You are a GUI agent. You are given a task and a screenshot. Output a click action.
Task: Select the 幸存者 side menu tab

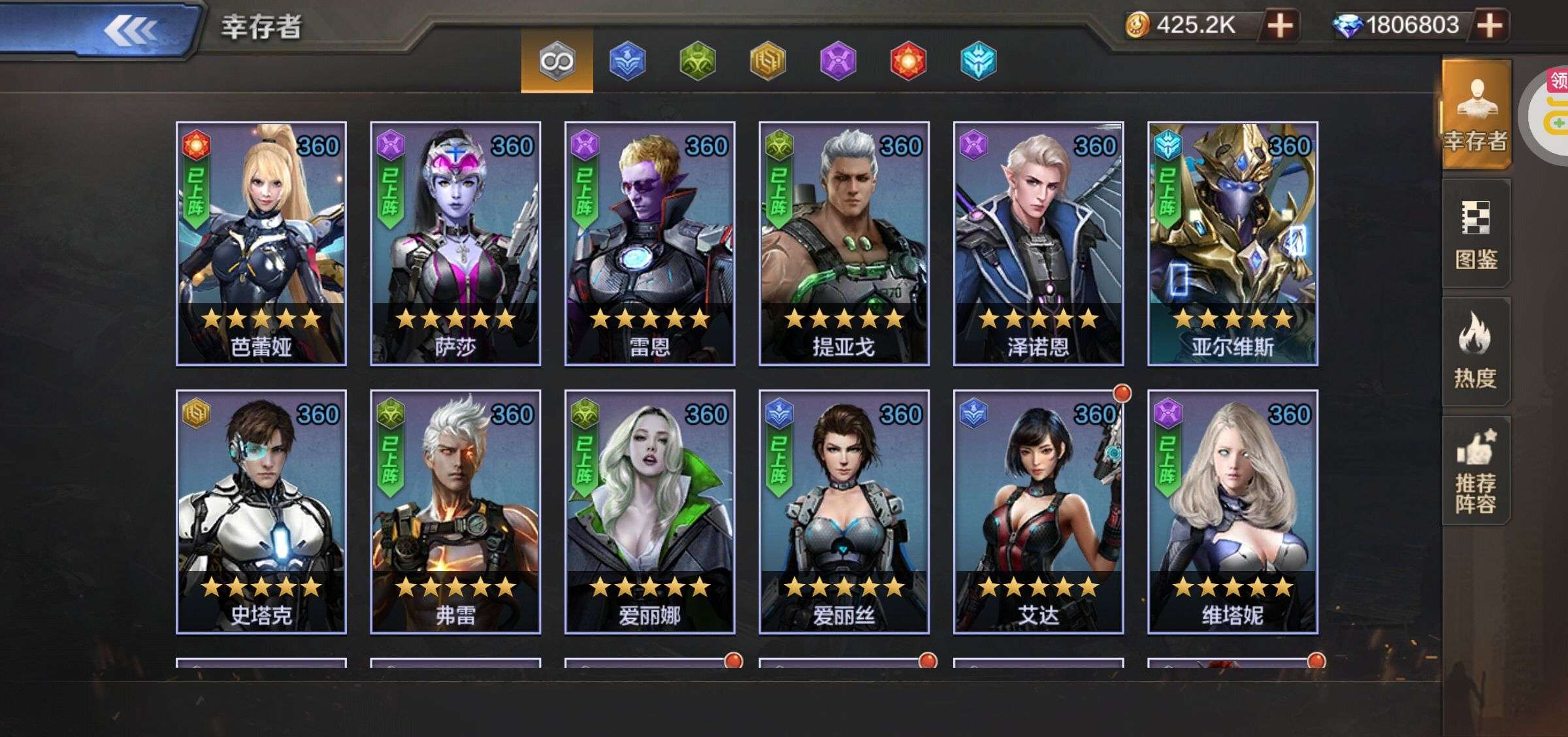tap(1476, 115)
